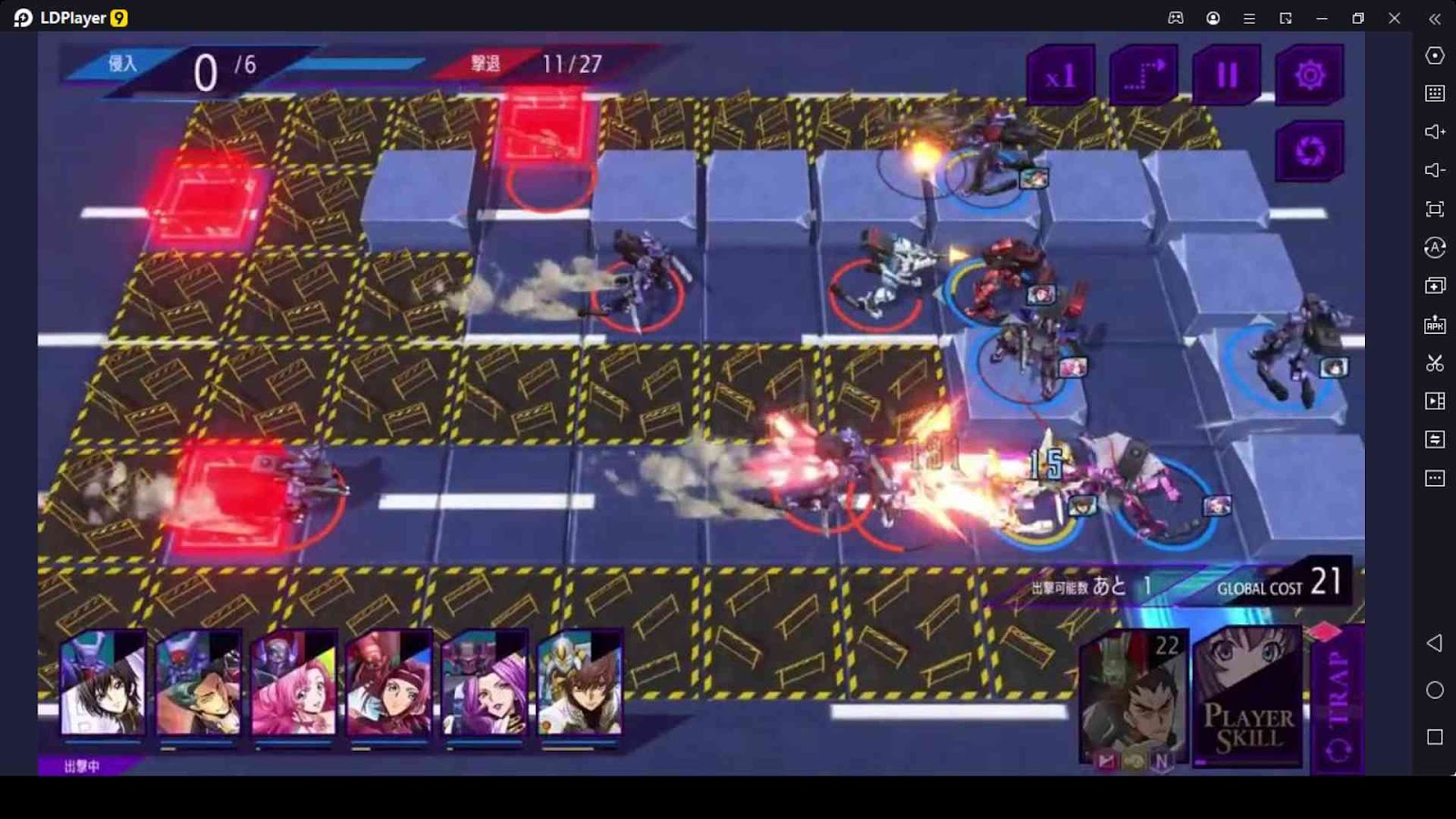Viewport: 1456px width, 819px height.
Task: Select the purple-haired pilot portrait
Action: click(x=484, y=682)
